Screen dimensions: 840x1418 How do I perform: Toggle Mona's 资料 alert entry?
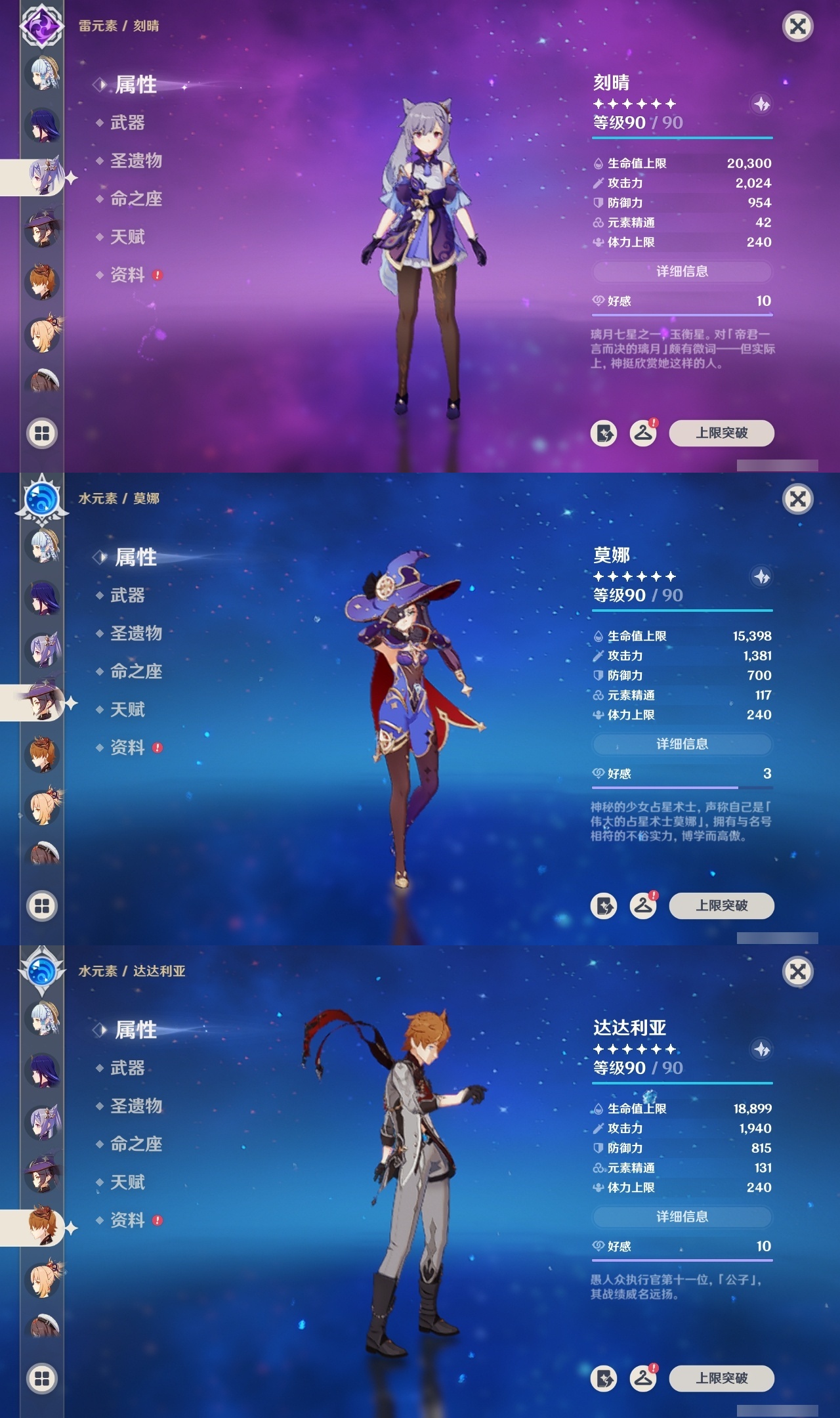click(129, 748)
